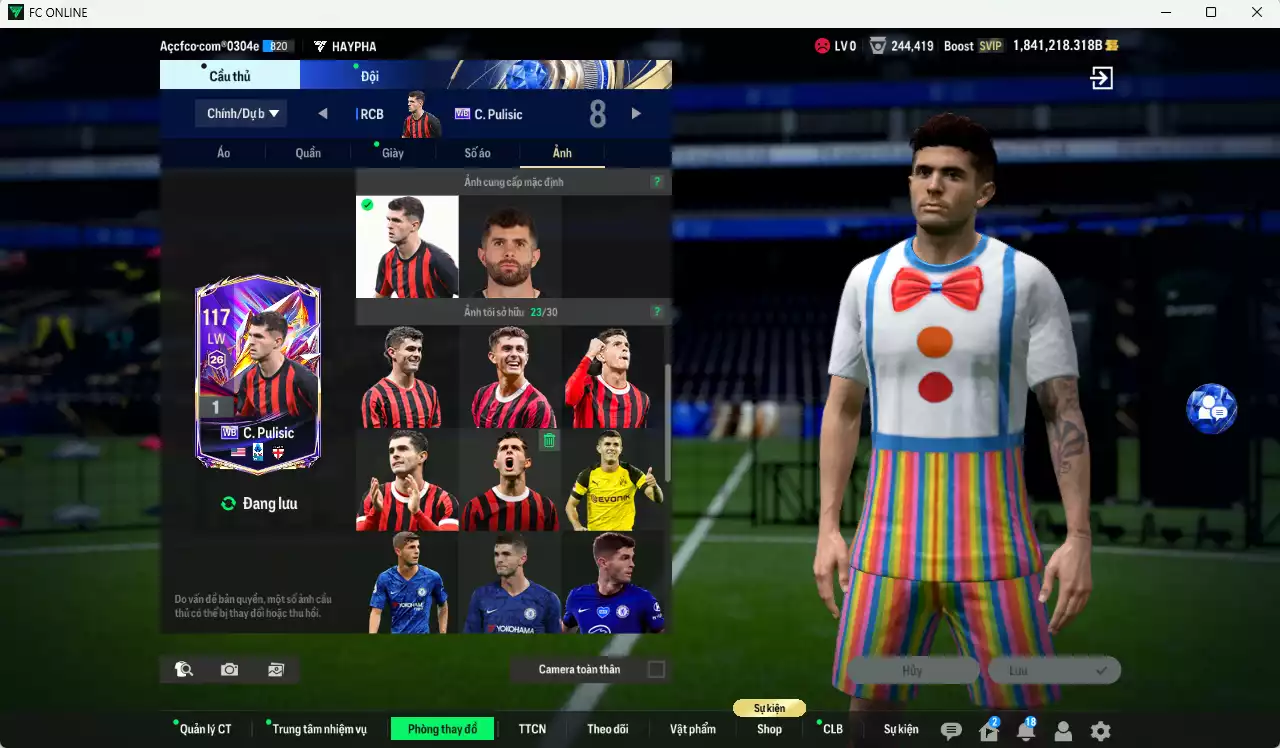Toggle the Camera toàn thân checkbox
1280x748 pixels.
tap(656, 669)
